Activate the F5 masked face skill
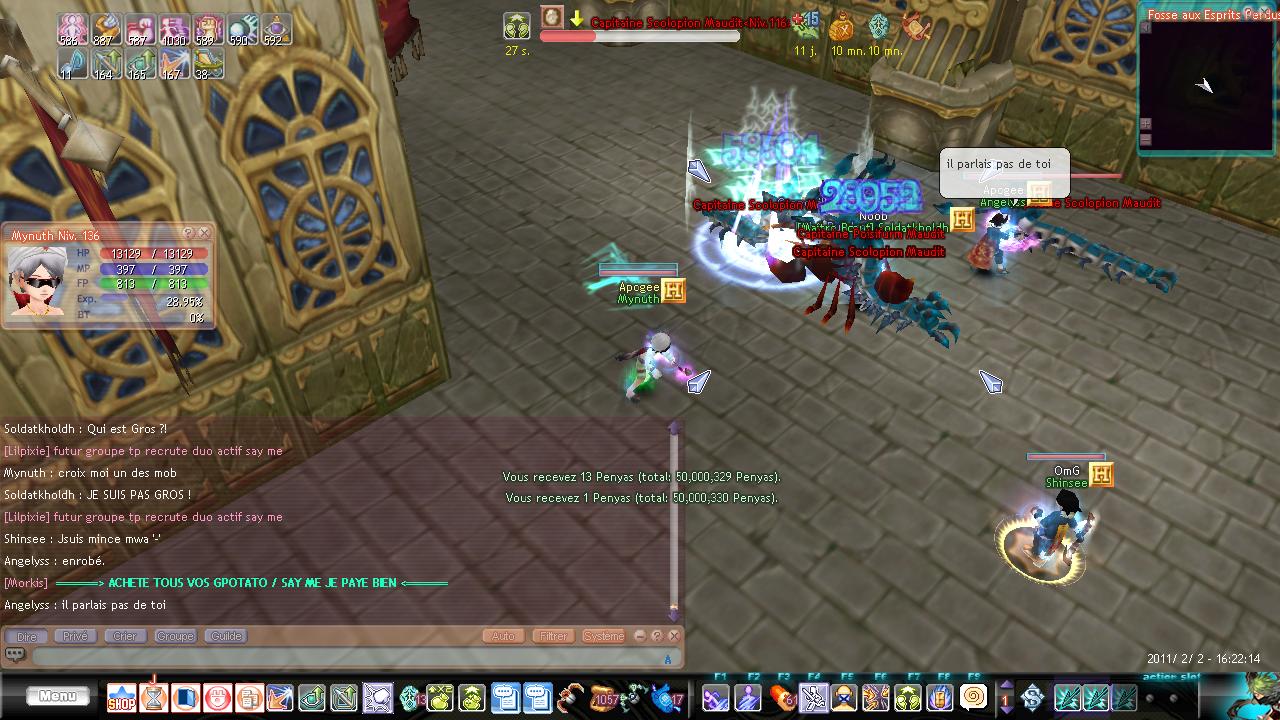Screen dimensions: 1280x720 pos(845,697)
